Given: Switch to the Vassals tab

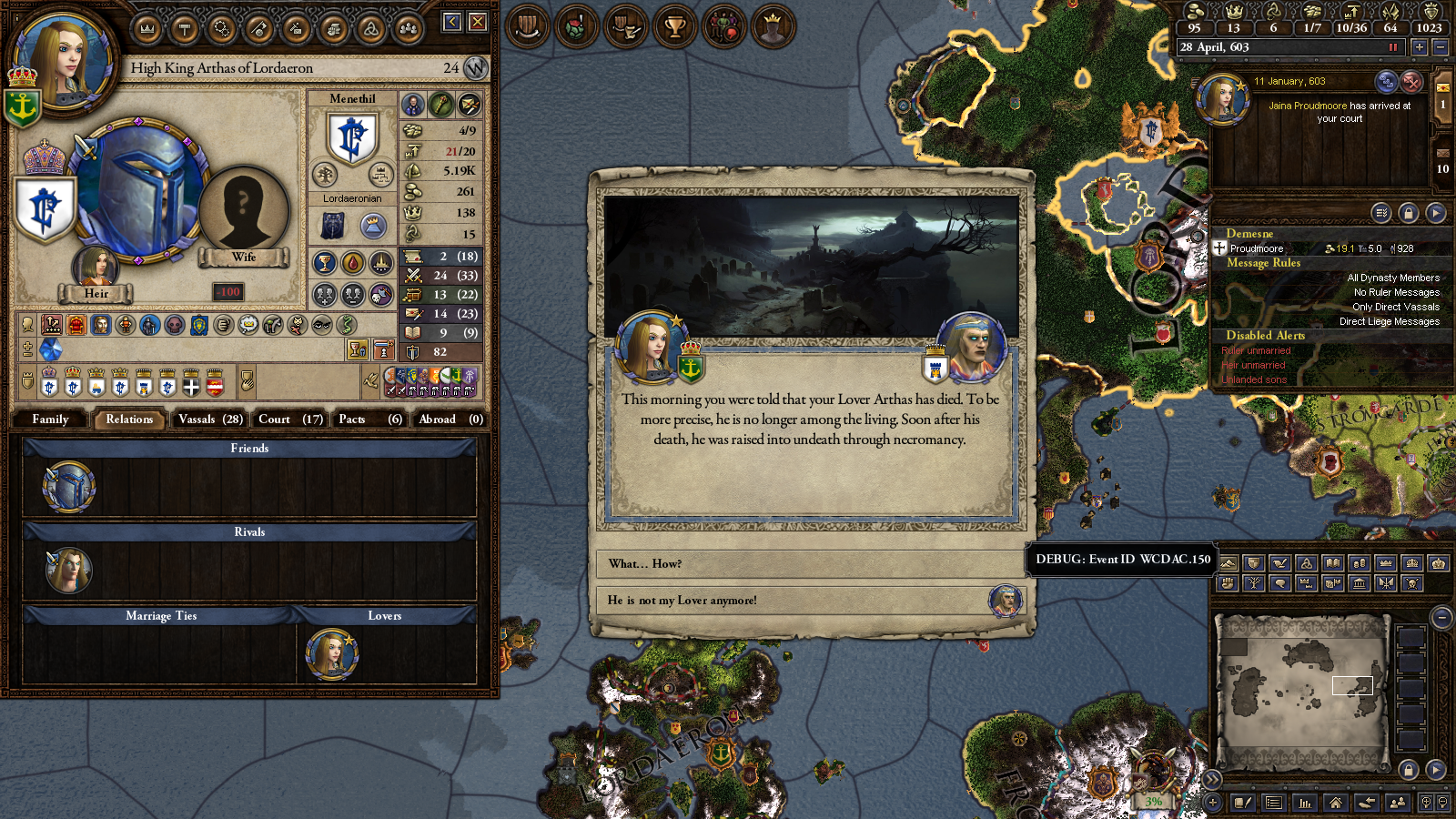Looking at the screenshot, I should [x=210, y=420].
